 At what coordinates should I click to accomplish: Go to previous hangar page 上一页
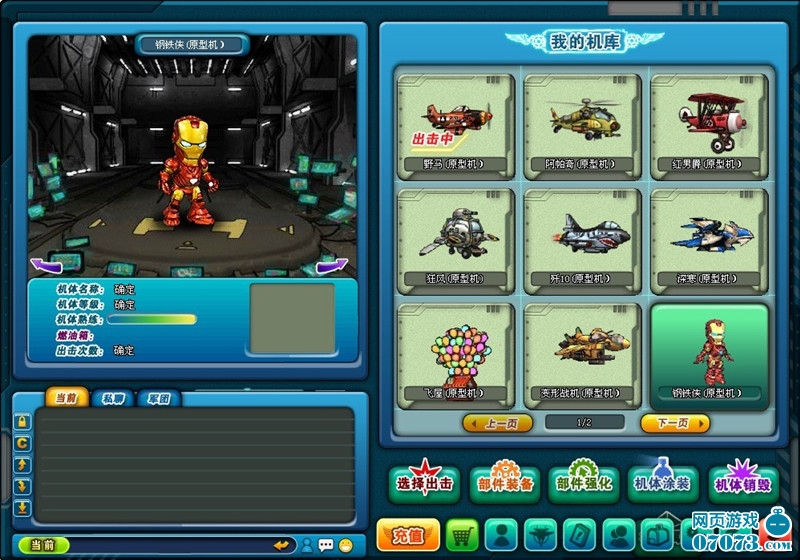497,423
